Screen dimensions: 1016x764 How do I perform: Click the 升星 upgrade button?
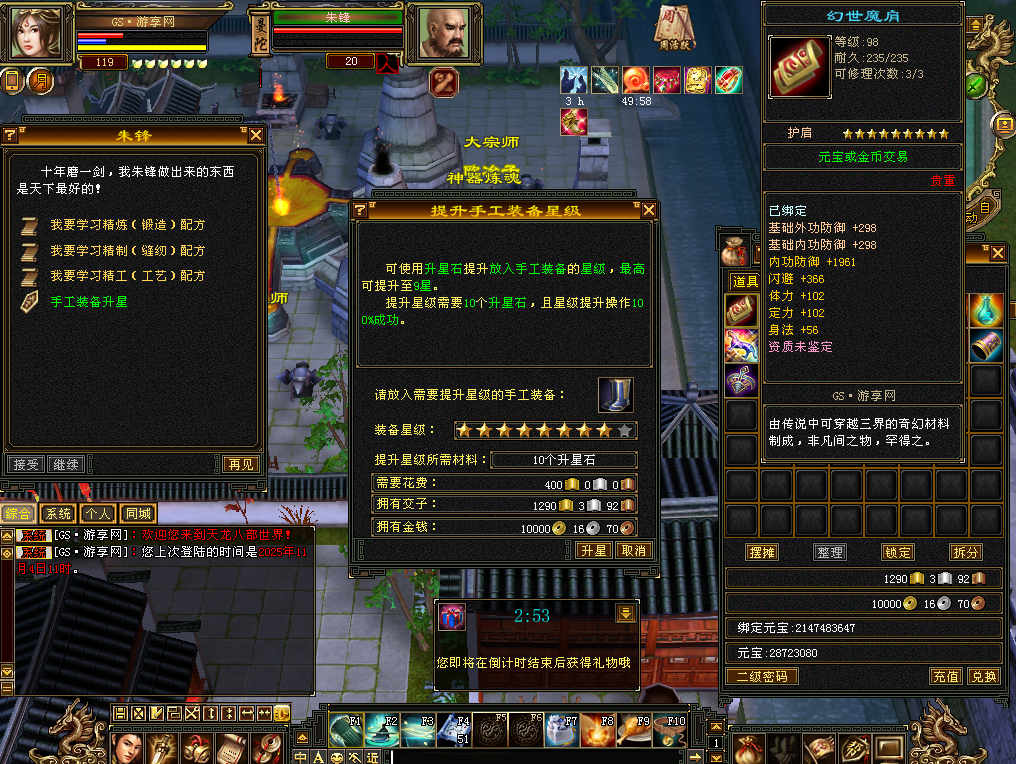coord(593,551)
